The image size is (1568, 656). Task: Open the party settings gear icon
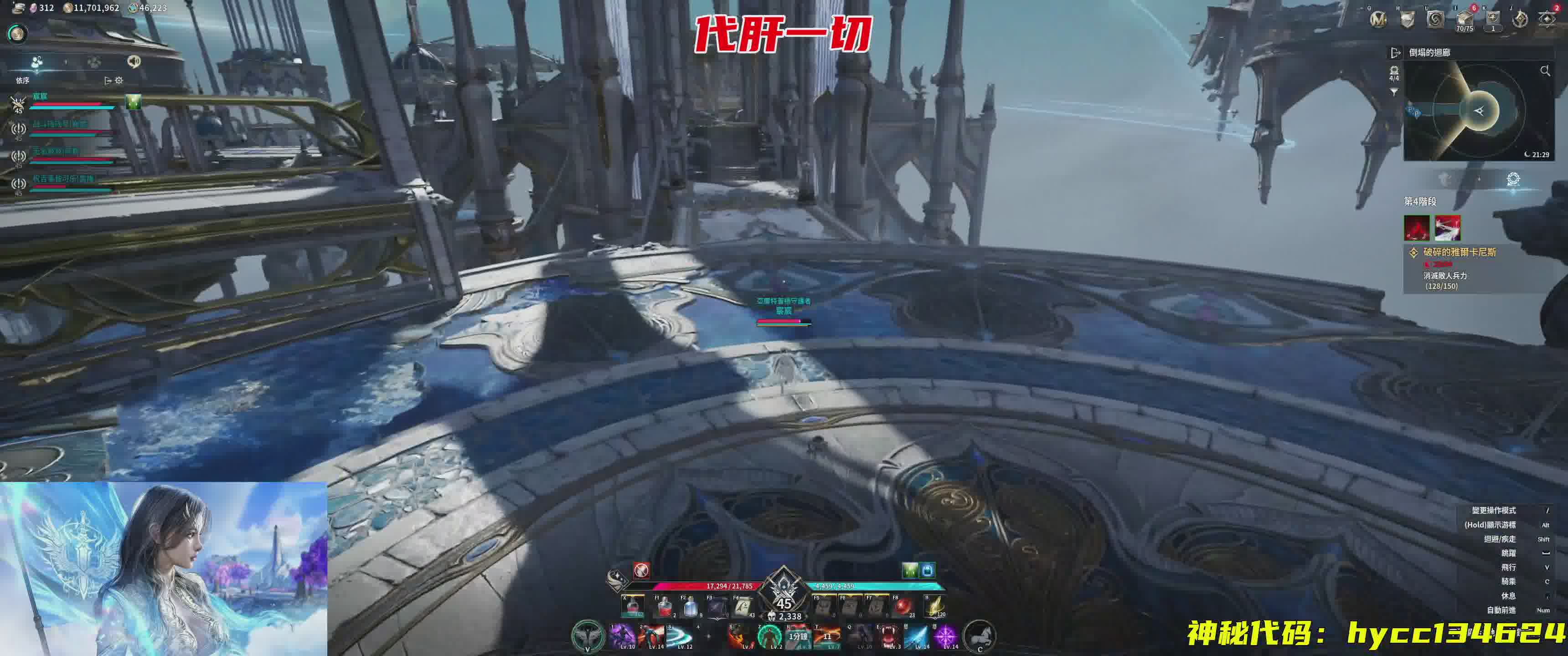(119, 80)
